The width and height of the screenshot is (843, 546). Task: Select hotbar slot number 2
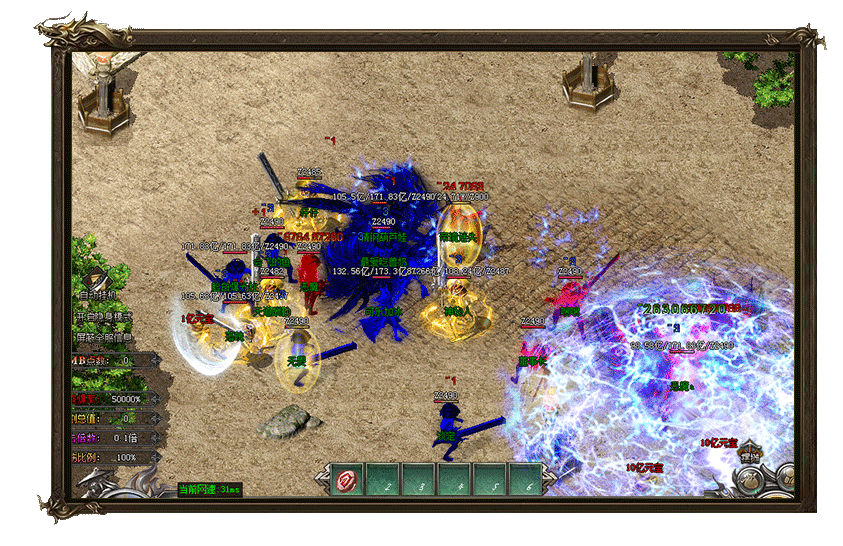[x=384, y=480]
